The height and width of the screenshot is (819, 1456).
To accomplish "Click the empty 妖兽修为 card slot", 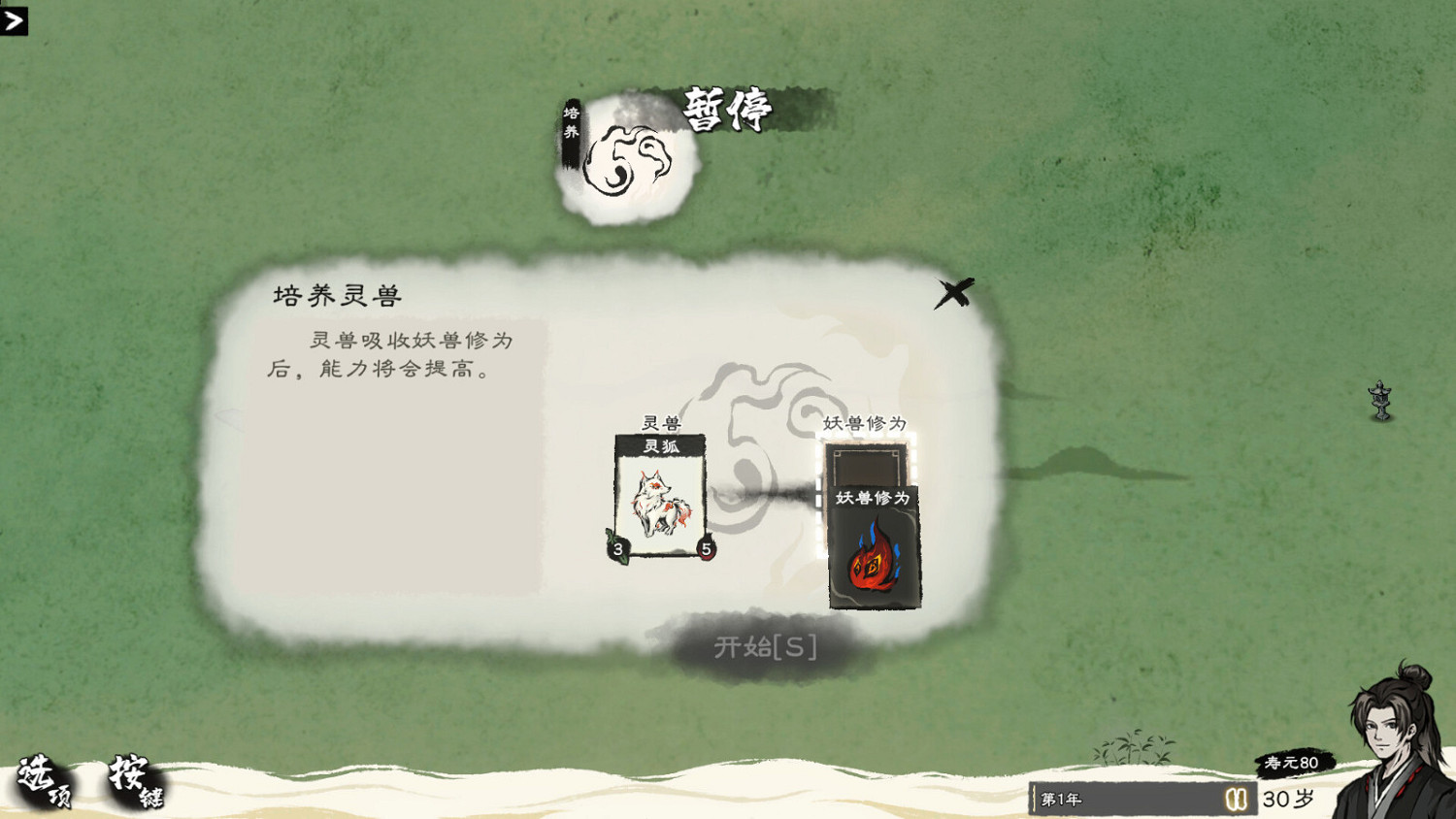I will [x=867, y=466].
